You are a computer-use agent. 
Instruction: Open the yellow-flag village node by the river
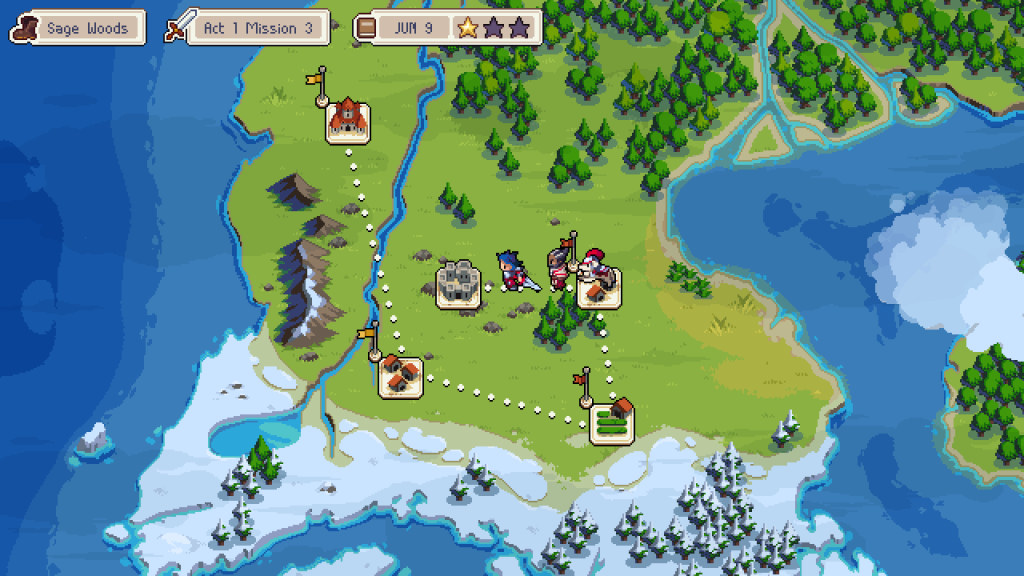click(400, 377)
